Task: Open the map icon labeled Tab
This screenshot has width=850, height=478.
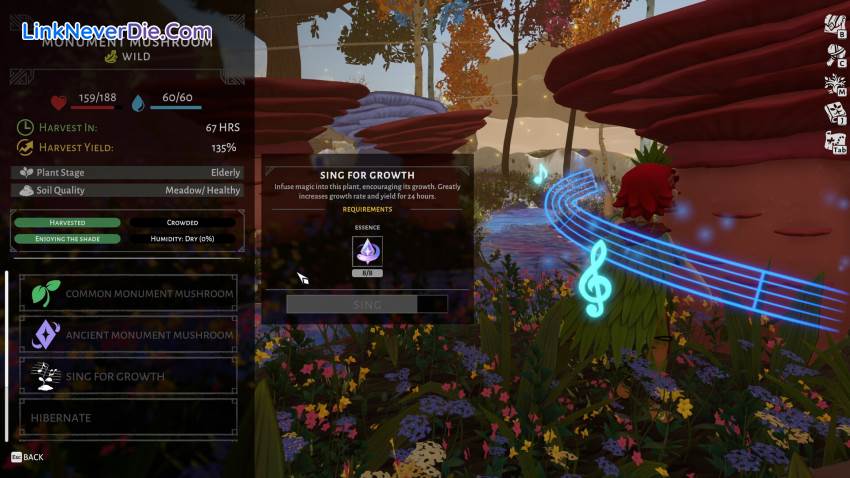Action: click(x=835, y=143)
